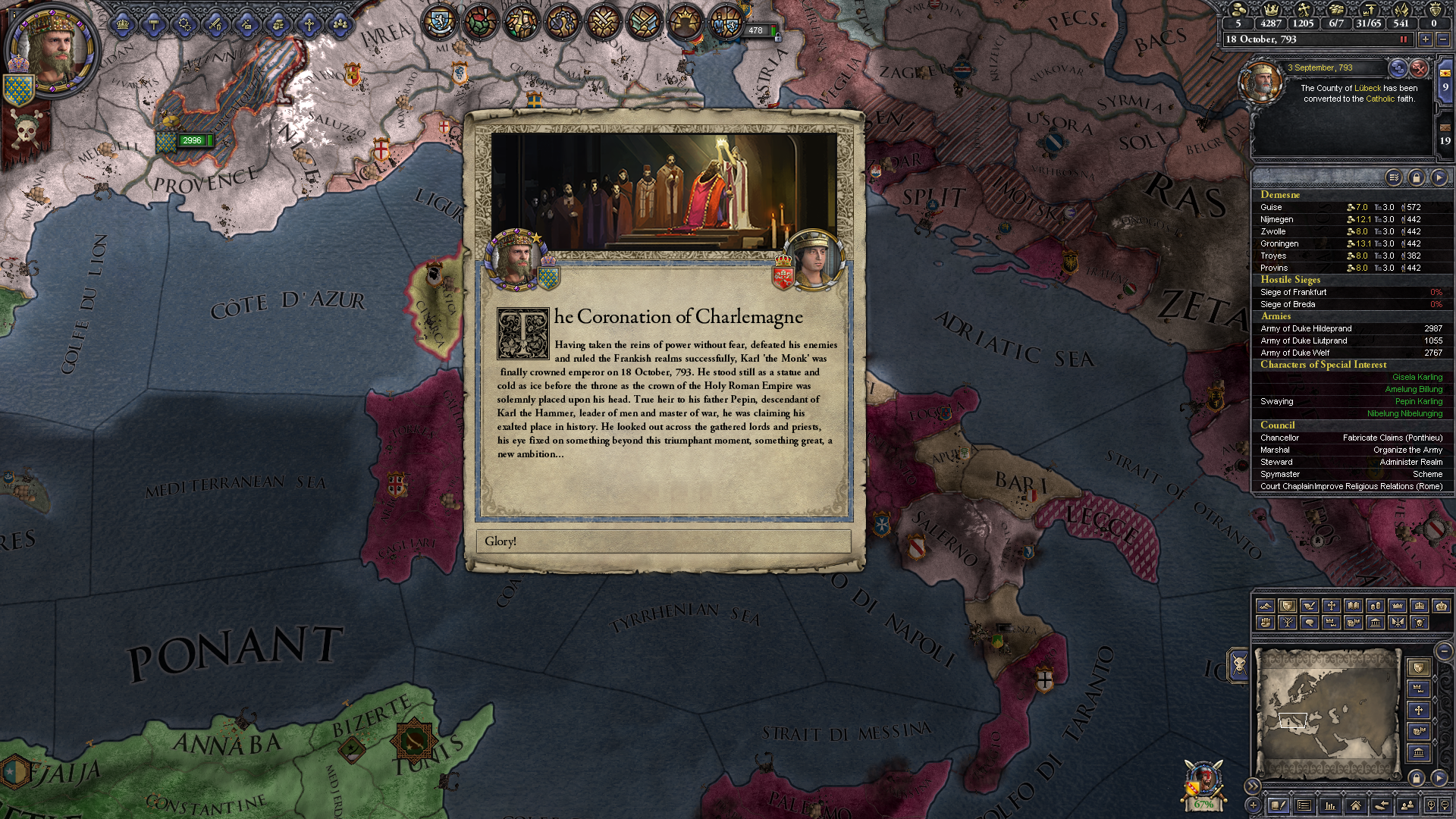The image size is (1456, 819).
Task: Choose the 'Glory!' event option
Action: tap(664, 541)
